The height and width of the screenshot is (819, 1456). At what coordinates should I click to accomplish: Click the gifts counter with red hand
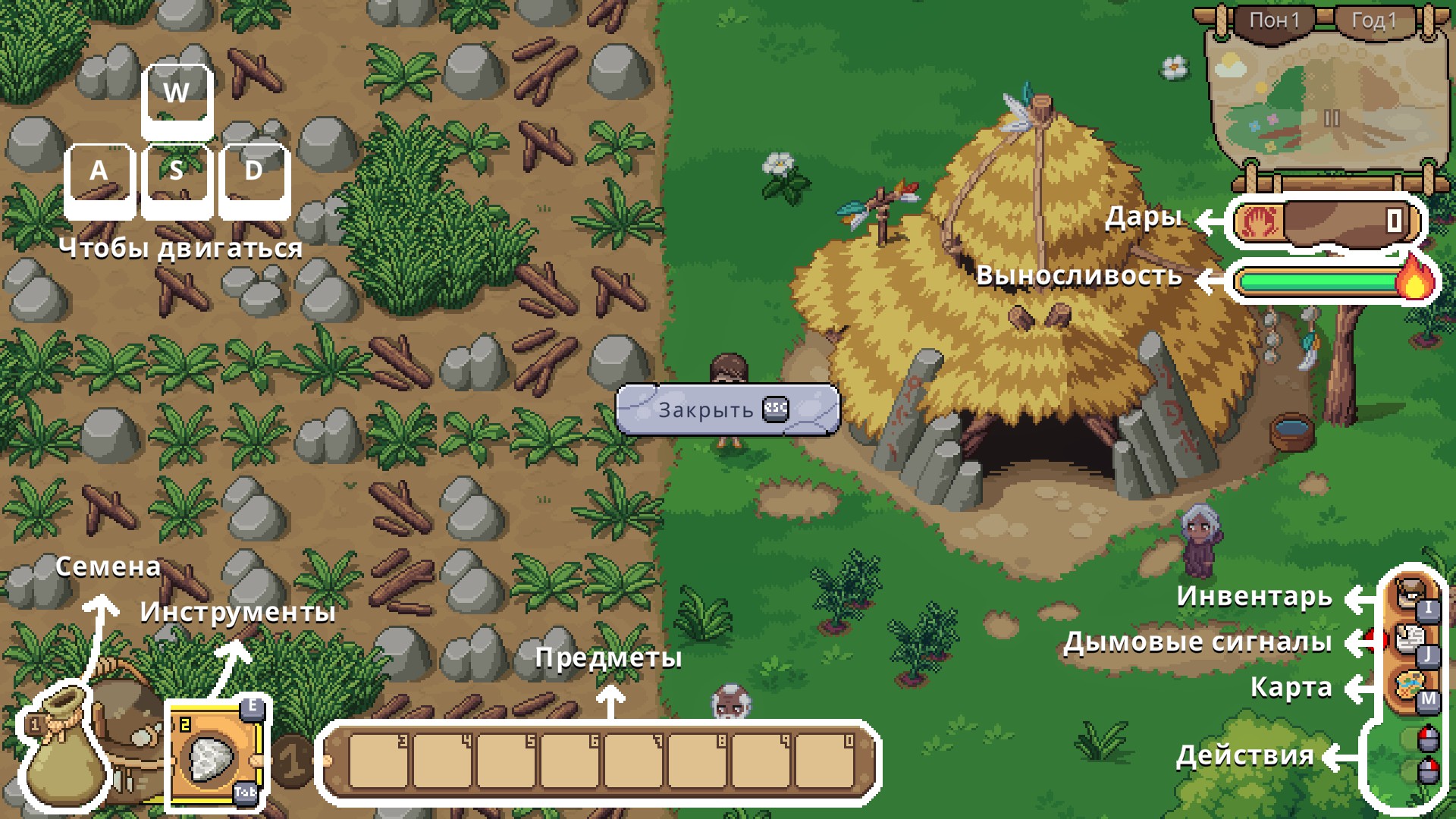pyautogui.click(x=1325, y=221)
